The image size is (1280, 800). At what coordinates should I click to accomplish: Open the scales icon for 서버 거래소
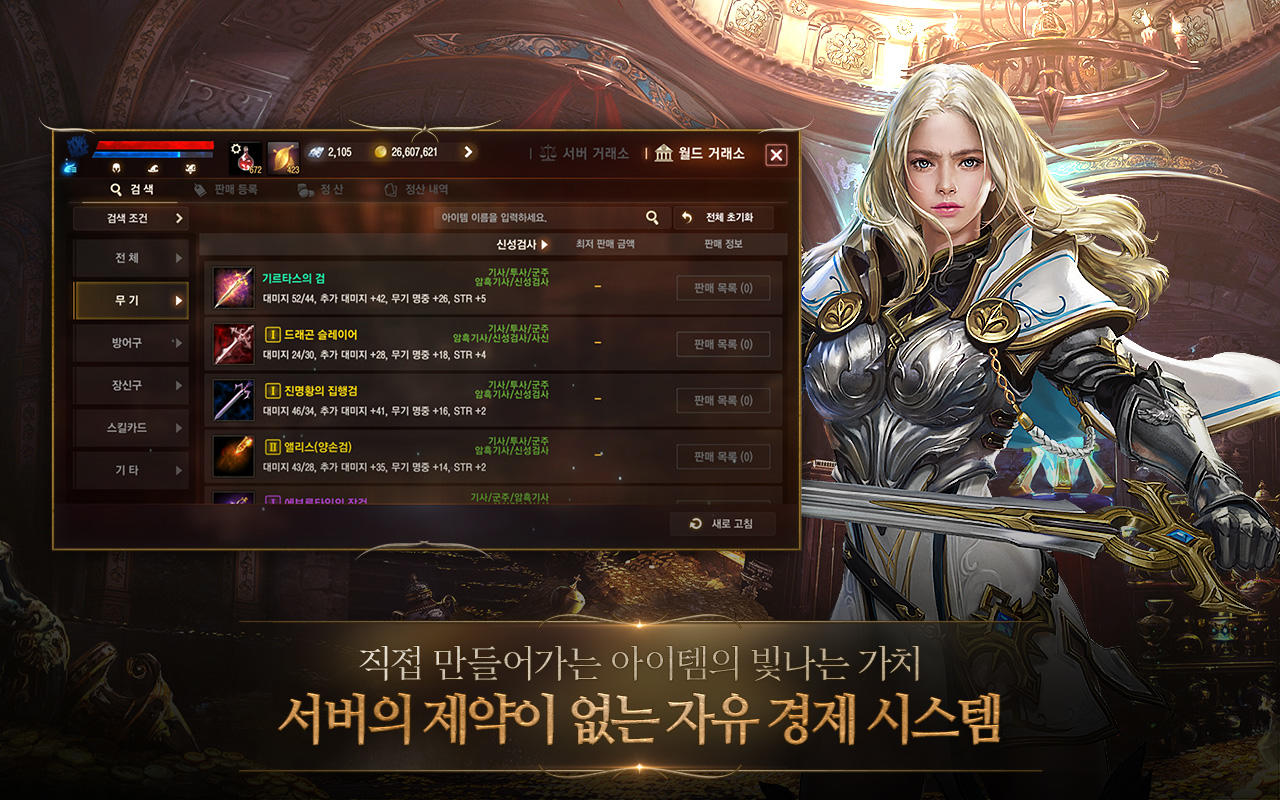point(548,154)
